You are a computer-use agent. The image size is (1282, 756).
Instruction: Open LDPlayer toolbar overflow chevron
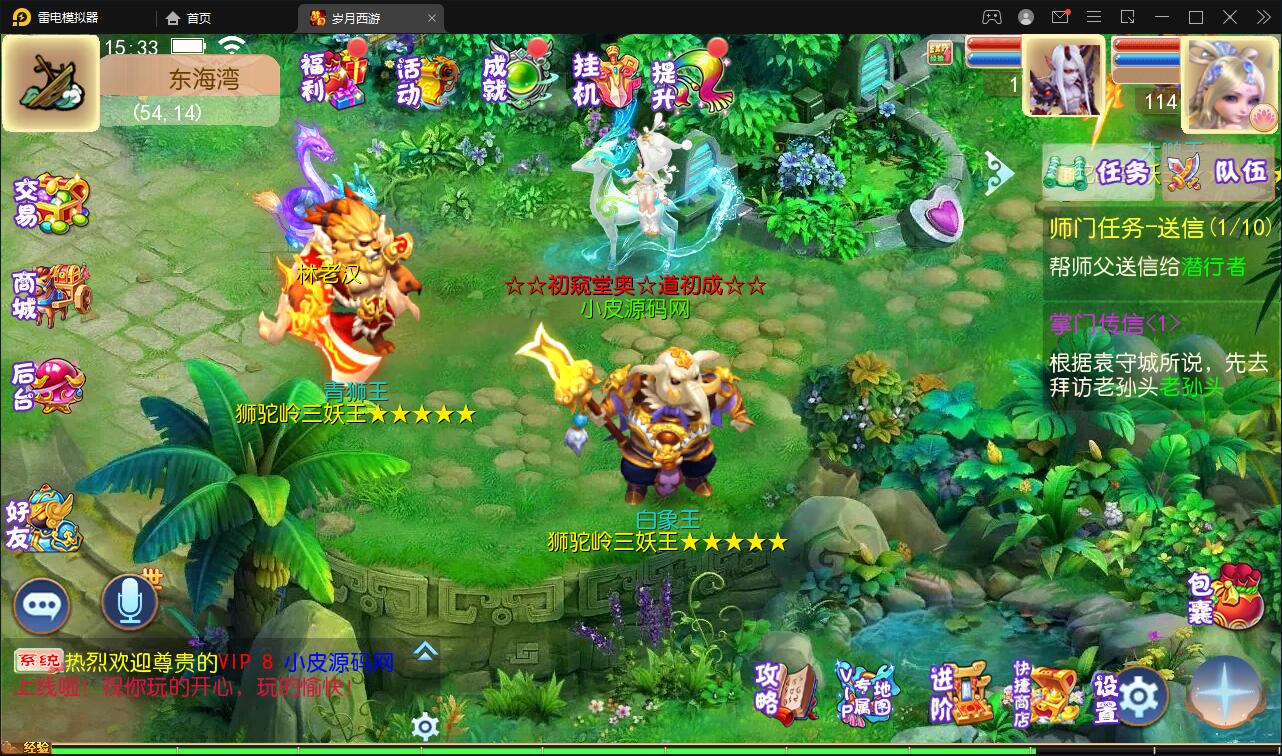pyautogui.click(x=1262, y=17)
